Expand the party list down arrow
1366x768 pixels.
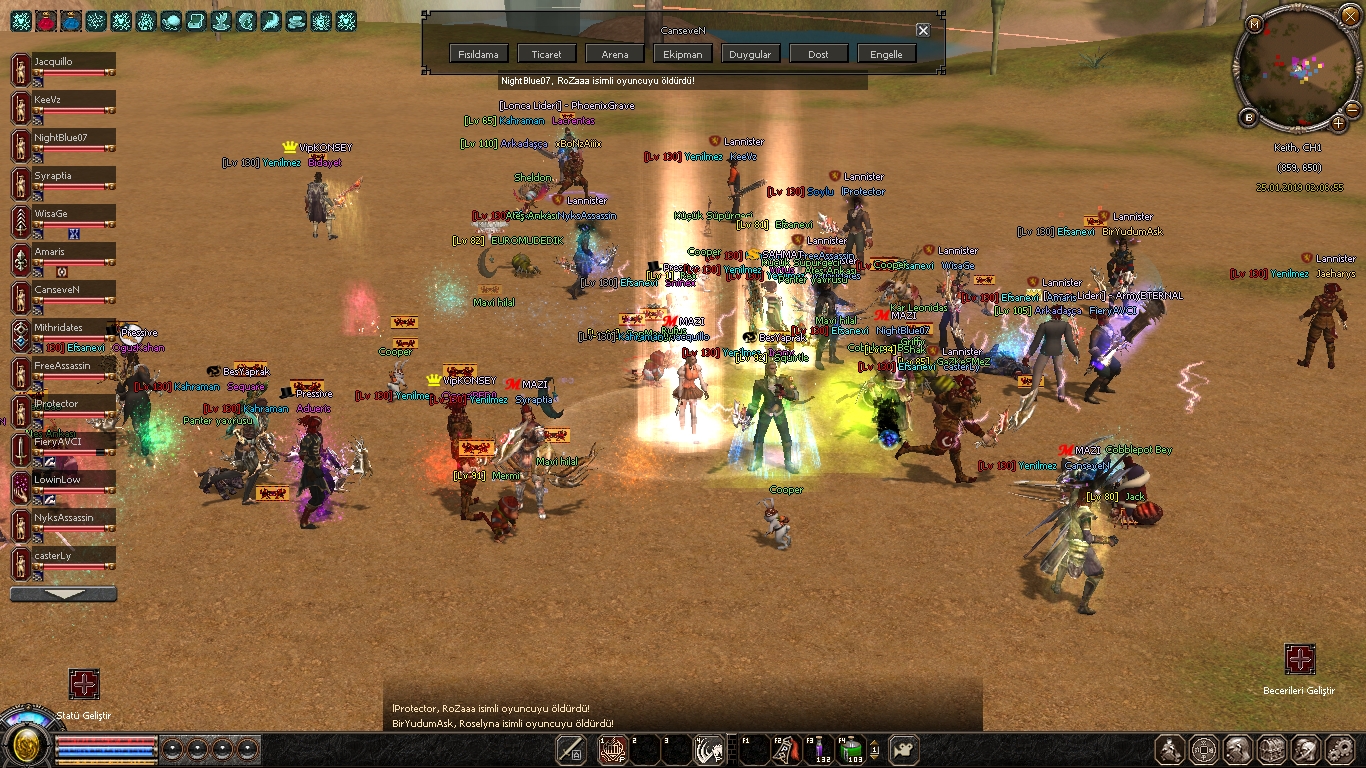click(63, 594)
